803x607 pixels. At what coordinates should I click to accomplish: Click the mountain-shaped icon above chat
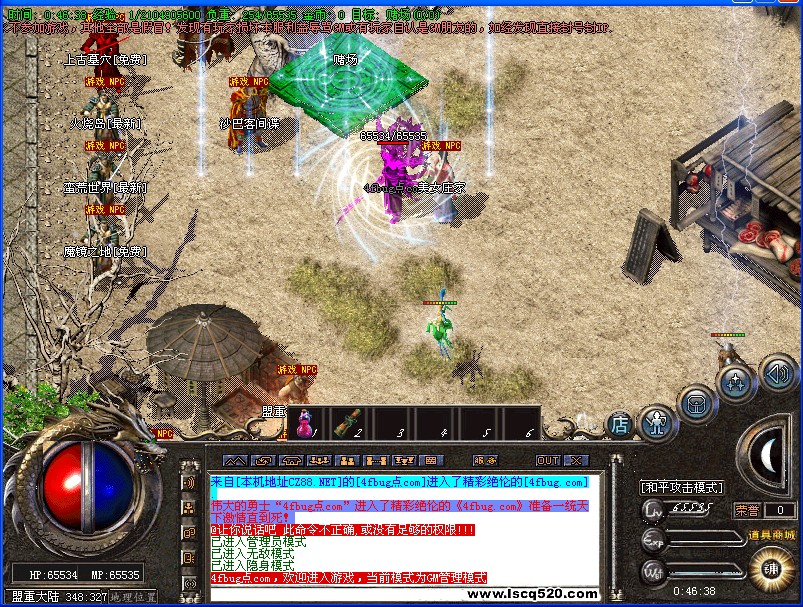click(x=234, y=461)
